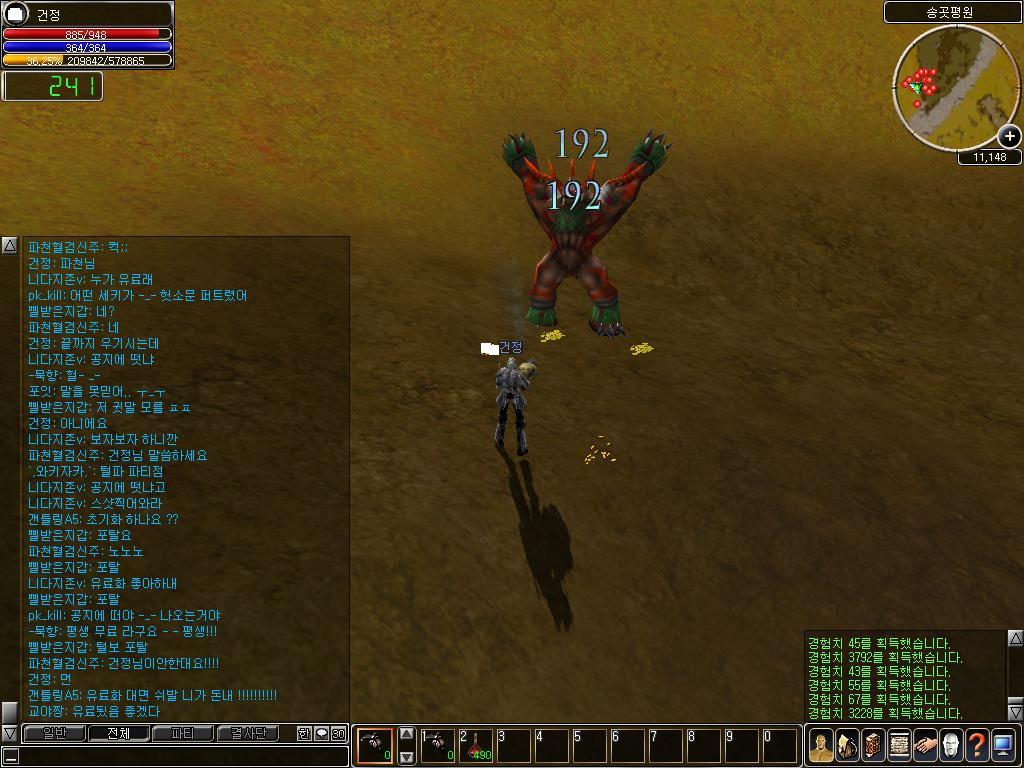
Task: Open the handshake party/trade menu
Action: tap(925, 746)
